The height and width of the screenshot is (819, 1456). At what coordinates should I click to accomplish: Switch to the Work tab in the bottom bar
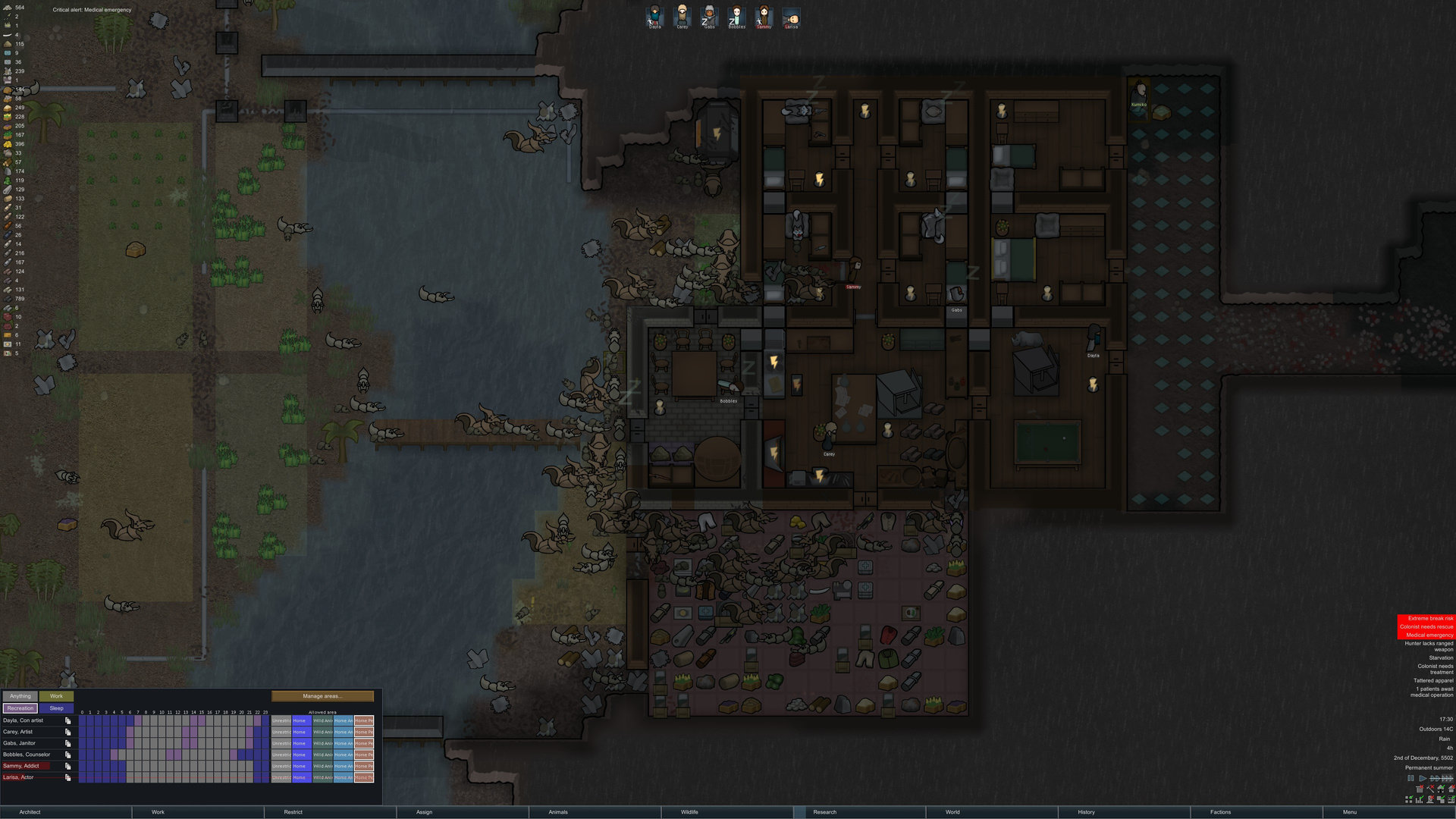(x=158, y=812)
